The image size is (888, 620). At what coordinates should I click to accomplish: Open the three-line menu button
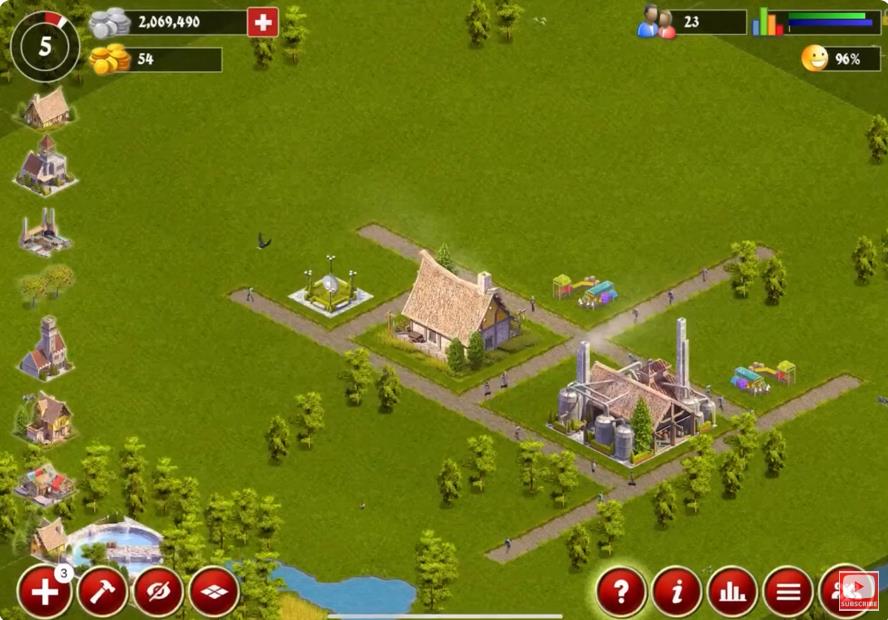coord(788,592)
